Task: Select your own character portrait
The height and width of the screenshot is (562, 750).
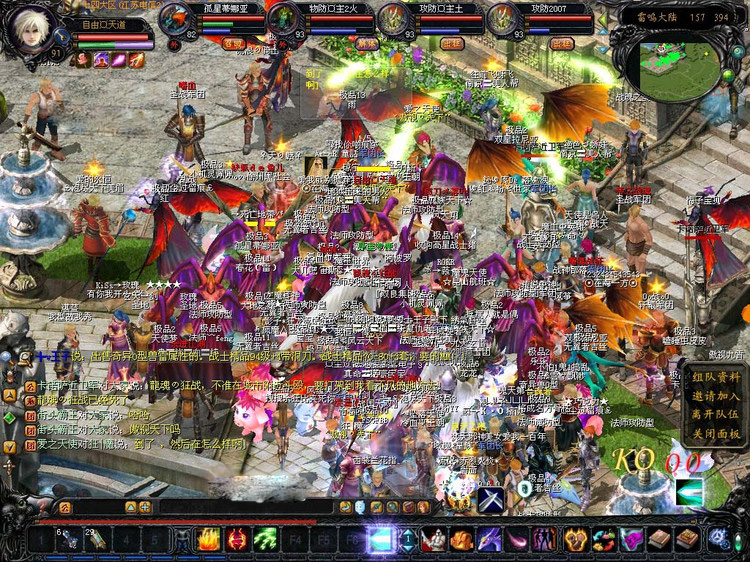Action: pyautogui.click(x=32, y=32)
